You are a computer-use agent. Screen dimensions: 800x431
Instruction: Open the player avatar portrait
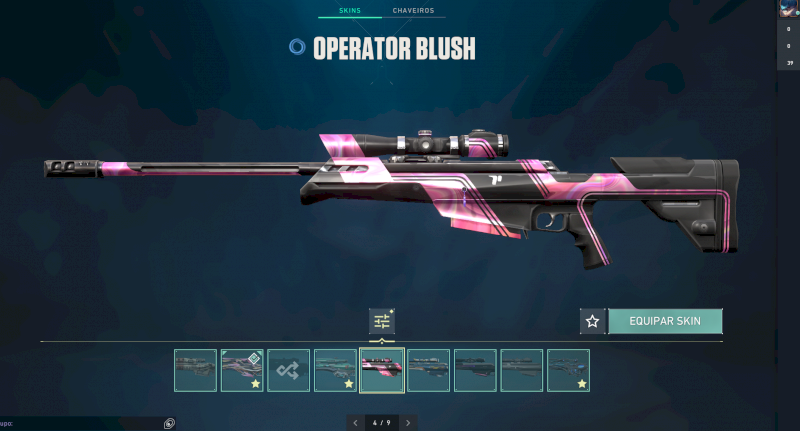(x=788, y=8)
